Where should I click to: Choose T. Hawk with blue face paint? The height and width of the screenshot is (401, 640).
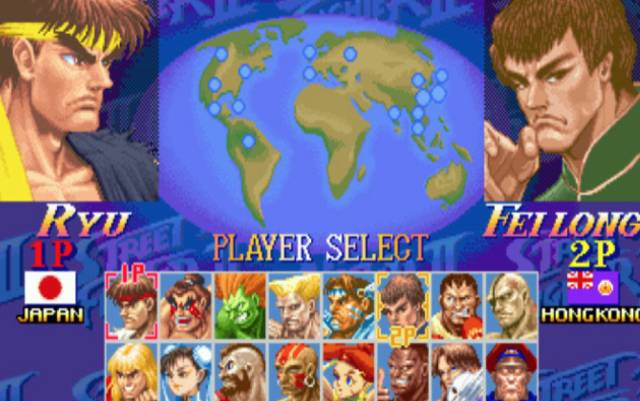349,305
